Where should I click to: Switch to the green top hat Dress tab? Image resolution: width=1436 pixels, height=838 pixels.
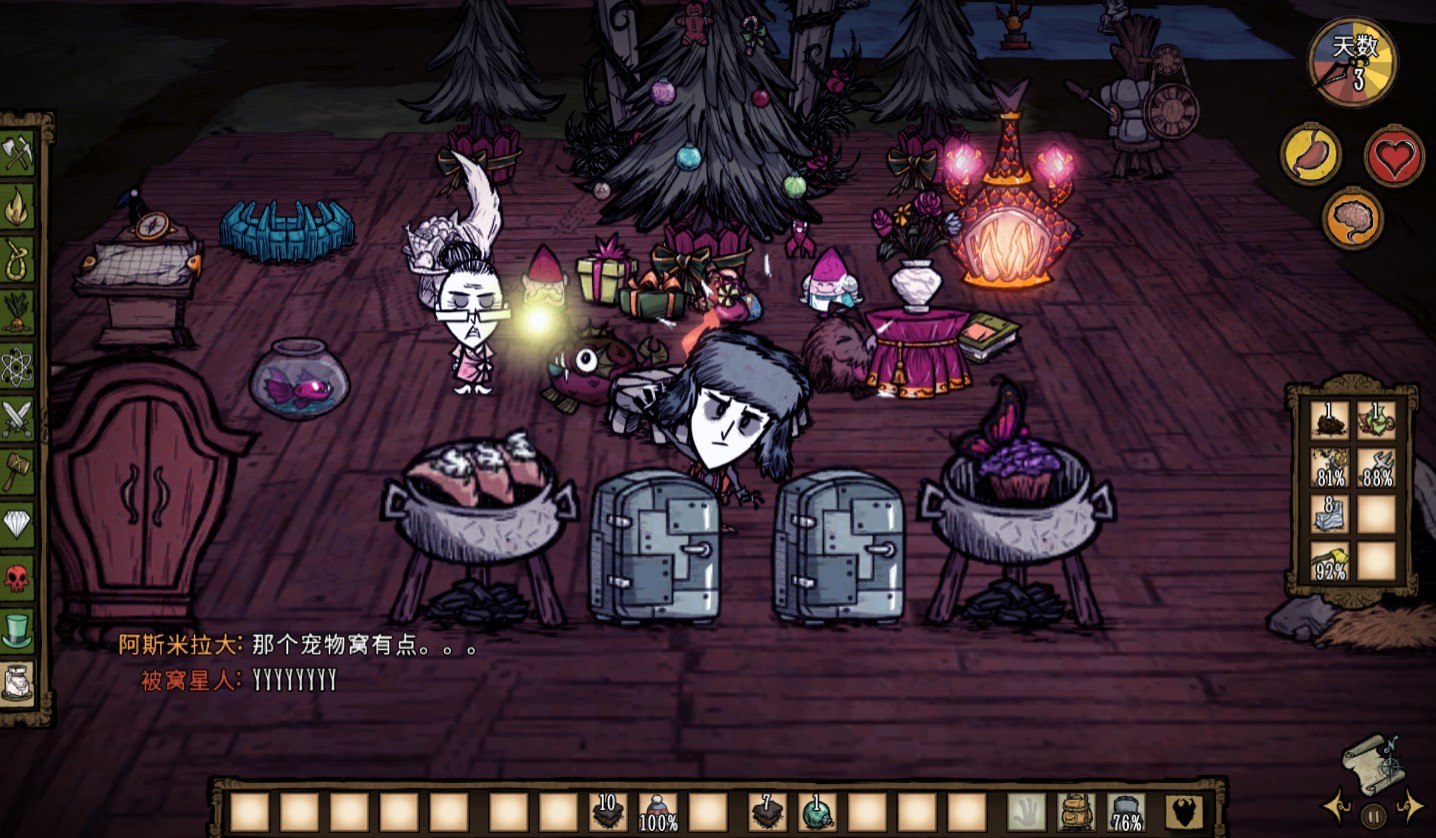pyautogui.click(x=17, y=630)
